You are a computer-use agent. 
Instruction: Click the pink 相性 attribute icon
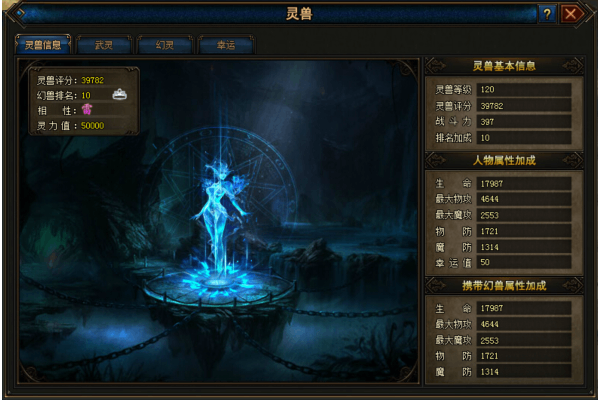point(86,110)
